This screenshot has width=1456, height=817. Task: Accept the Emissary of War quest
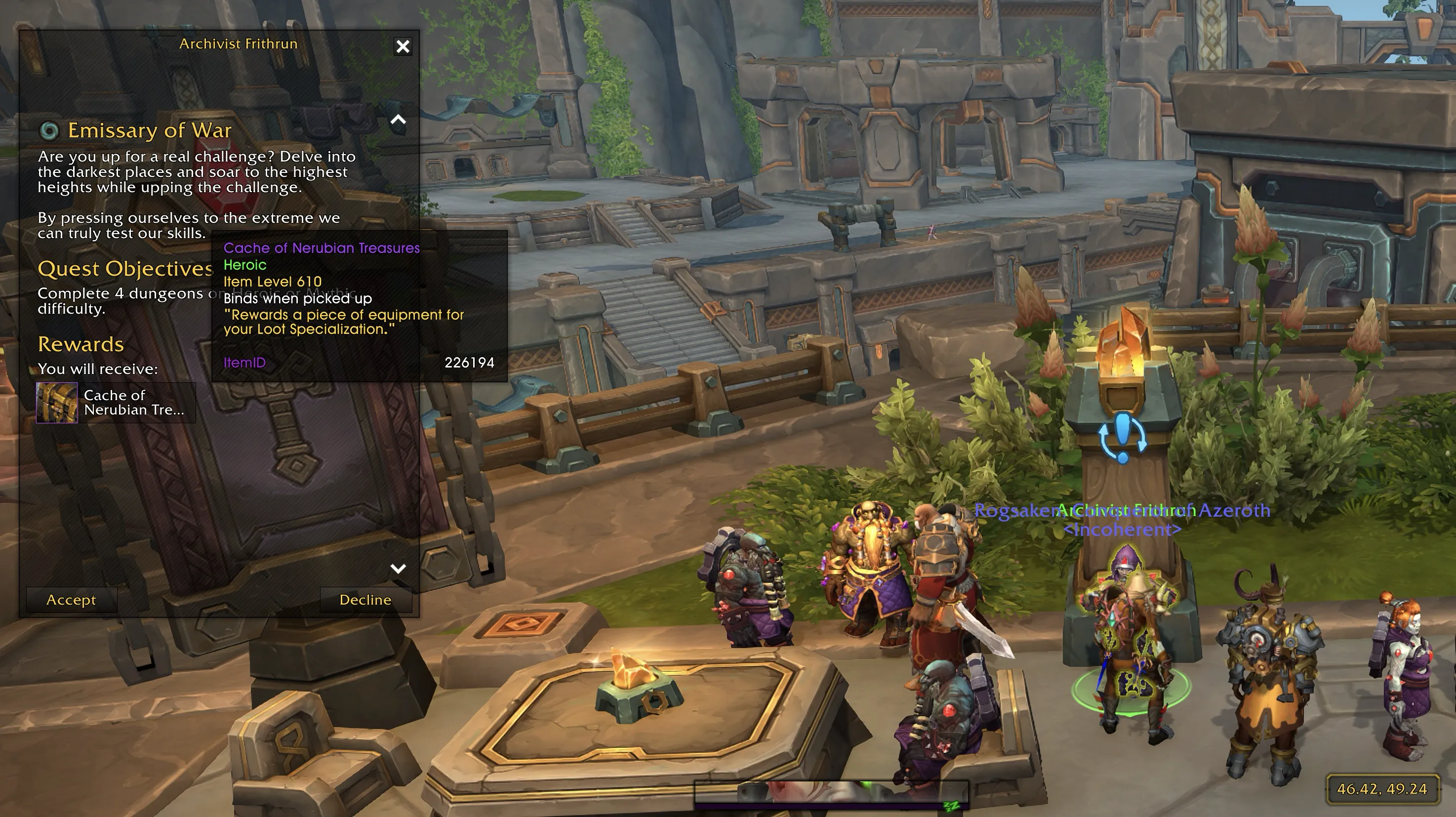point(71,600)
